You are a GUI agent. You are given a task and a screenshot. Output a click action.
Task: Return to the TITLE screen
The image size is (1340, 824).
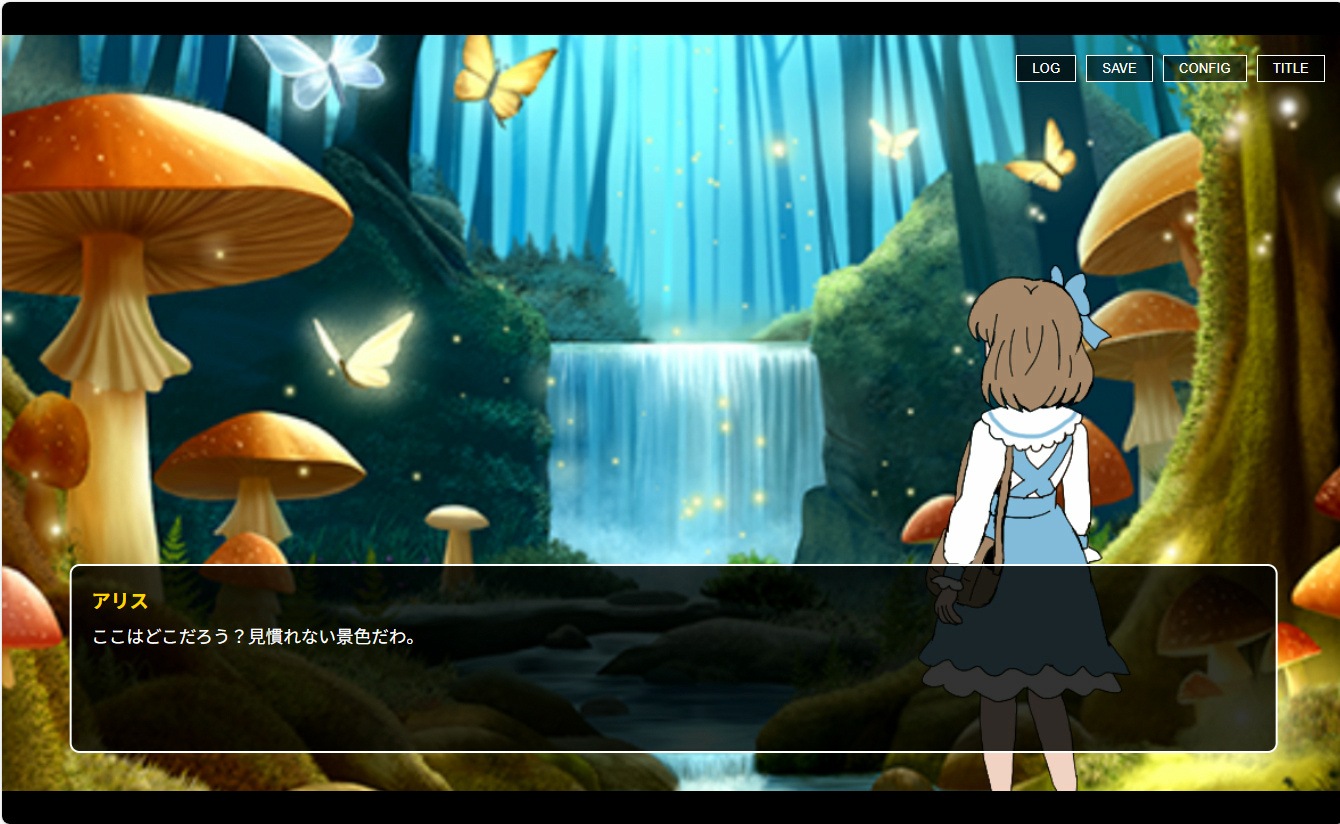1290,68
